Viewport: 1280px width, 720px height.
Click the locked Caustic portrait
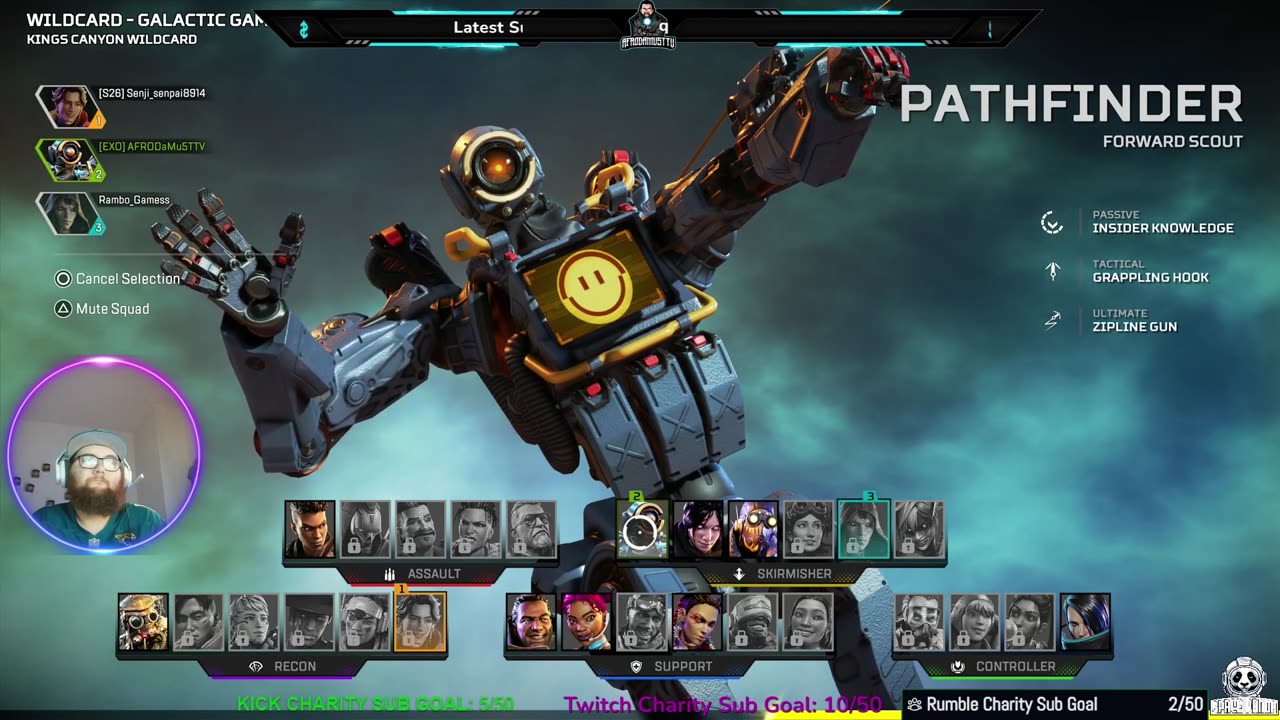[919, 622]
